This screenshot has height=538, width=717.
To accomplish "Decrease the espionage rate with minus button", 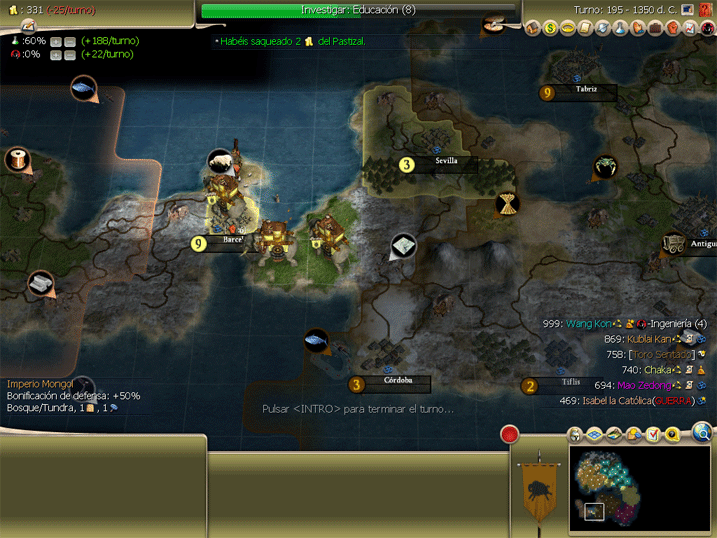I will [70, 55].
